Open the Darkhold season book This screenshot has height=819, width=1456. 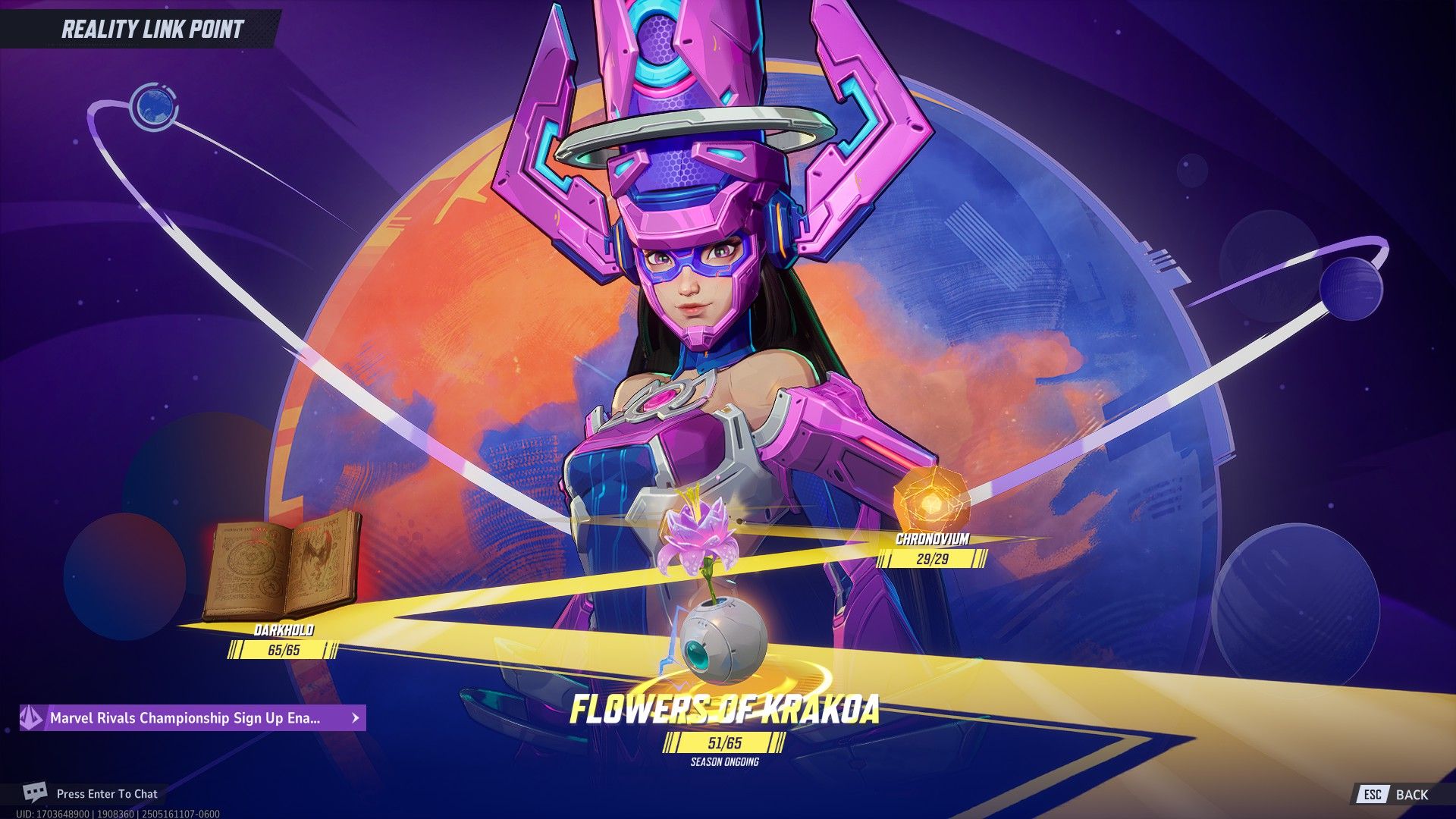pos(282,565)
